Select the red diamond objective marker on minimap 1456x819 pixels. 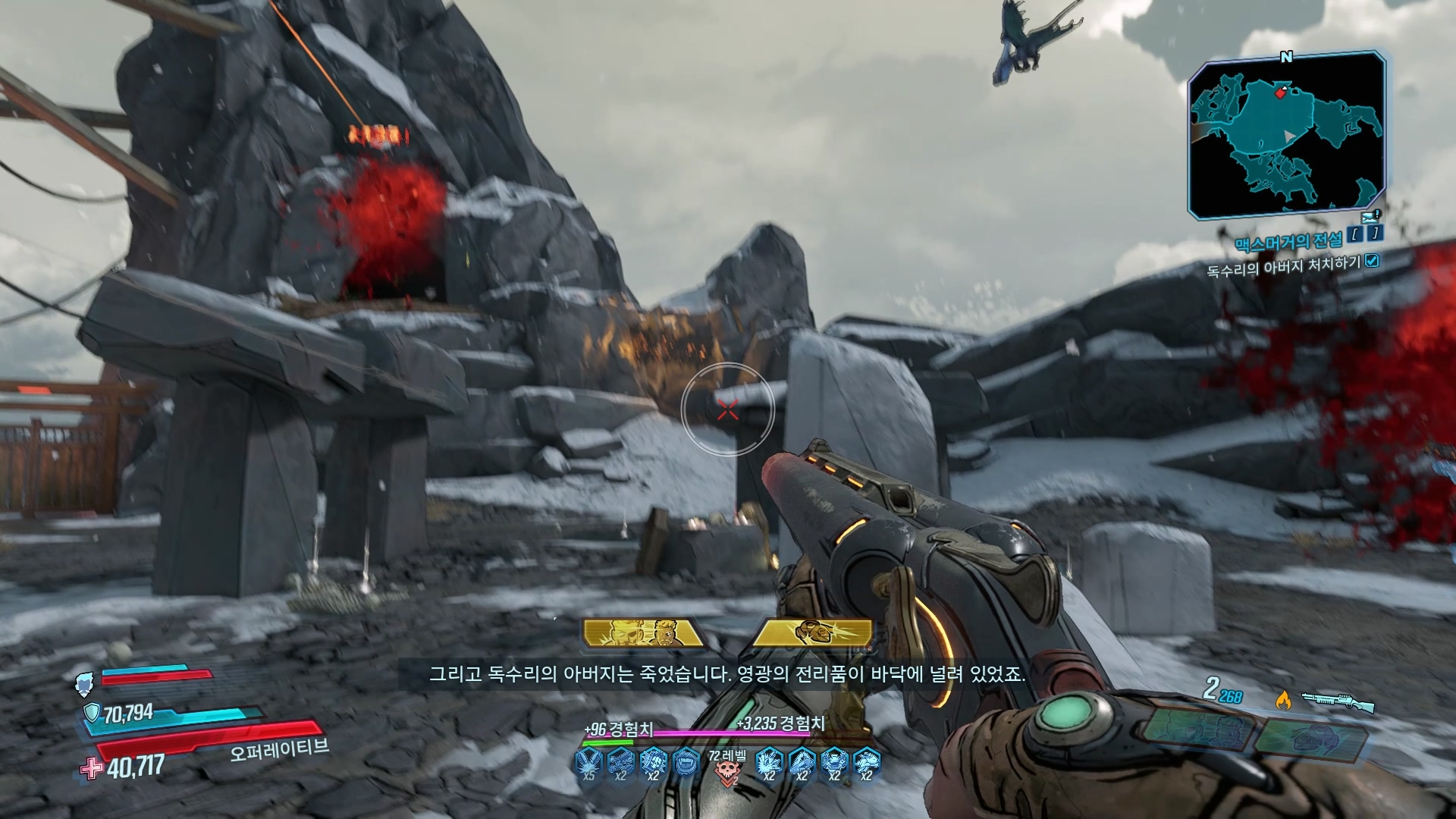1281,93
